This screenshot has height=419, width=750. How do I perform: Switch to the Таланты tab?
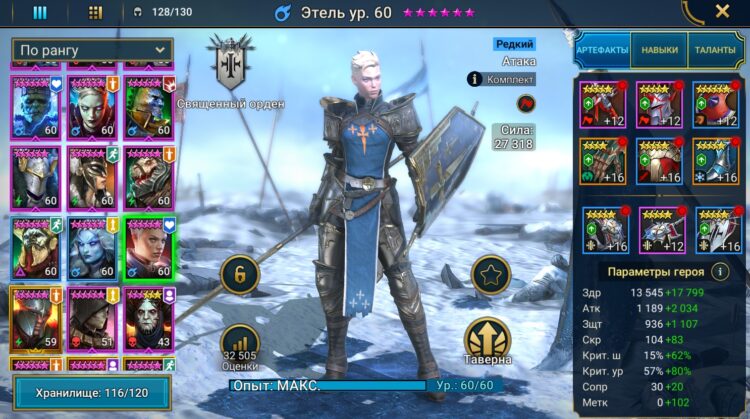[715, 49]
